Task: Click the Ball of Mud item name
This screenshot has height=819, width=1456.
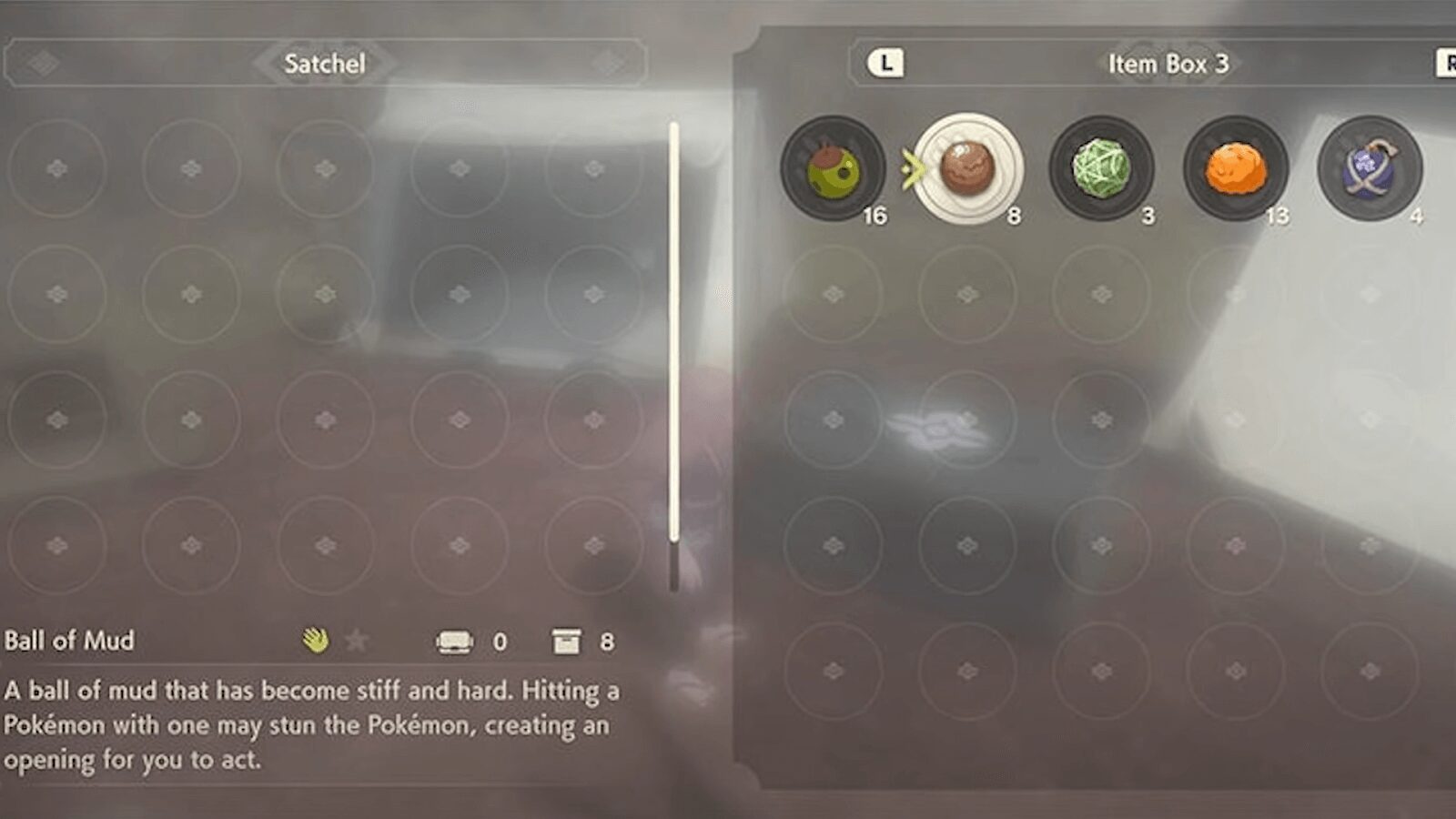Action: [x=67, y=641]
